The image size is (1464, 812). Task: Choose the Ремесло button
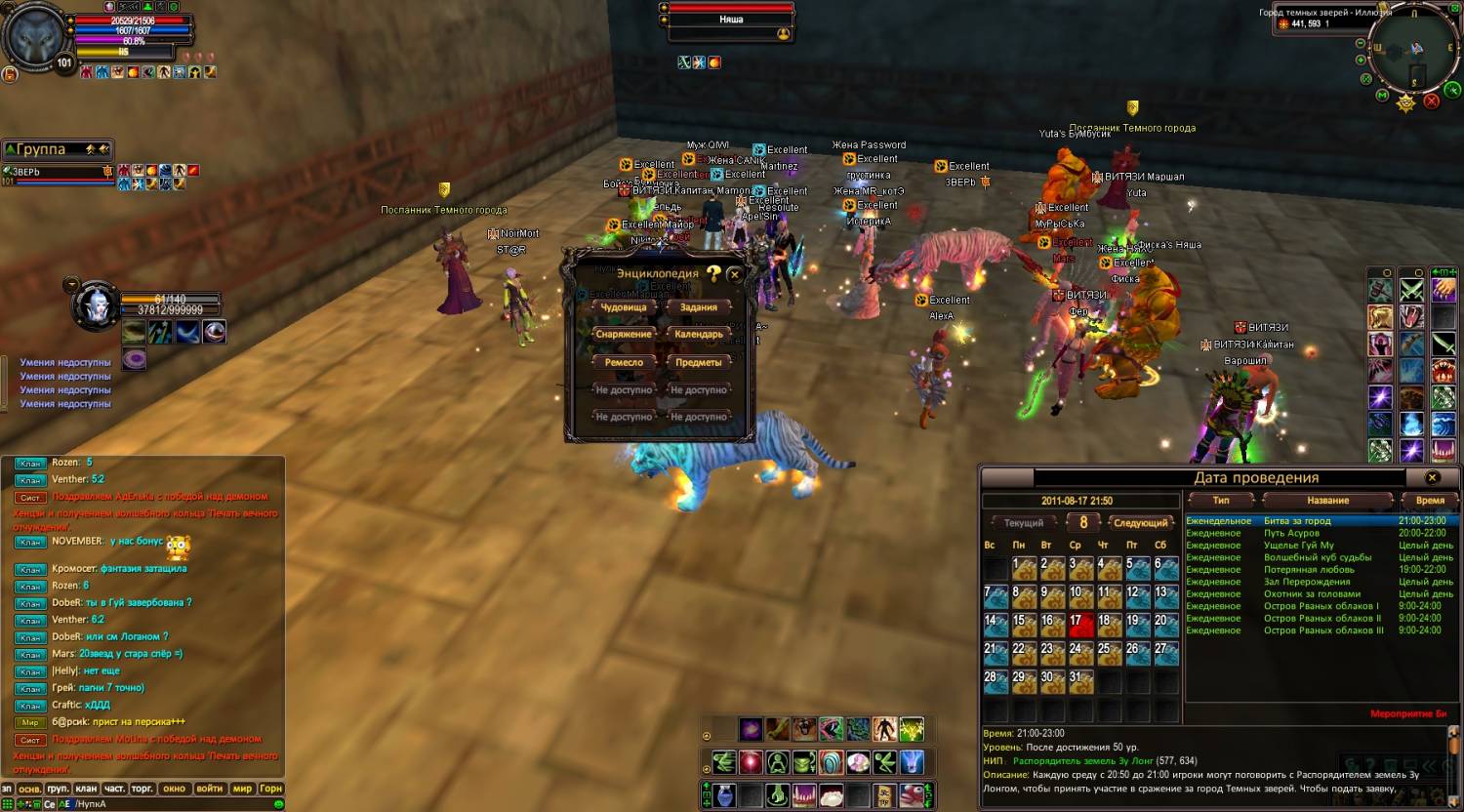623,362
